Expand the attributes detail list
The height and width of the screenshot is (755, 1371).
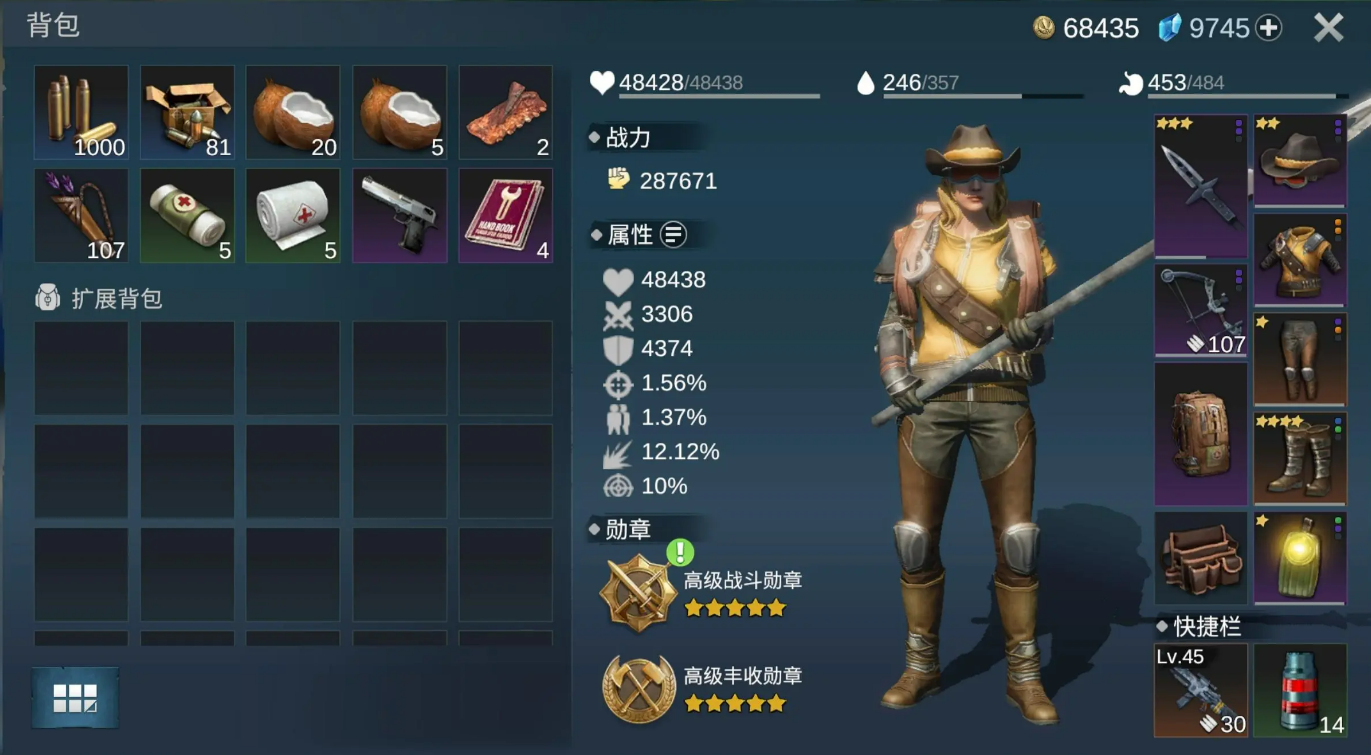(x=674, y=235)
